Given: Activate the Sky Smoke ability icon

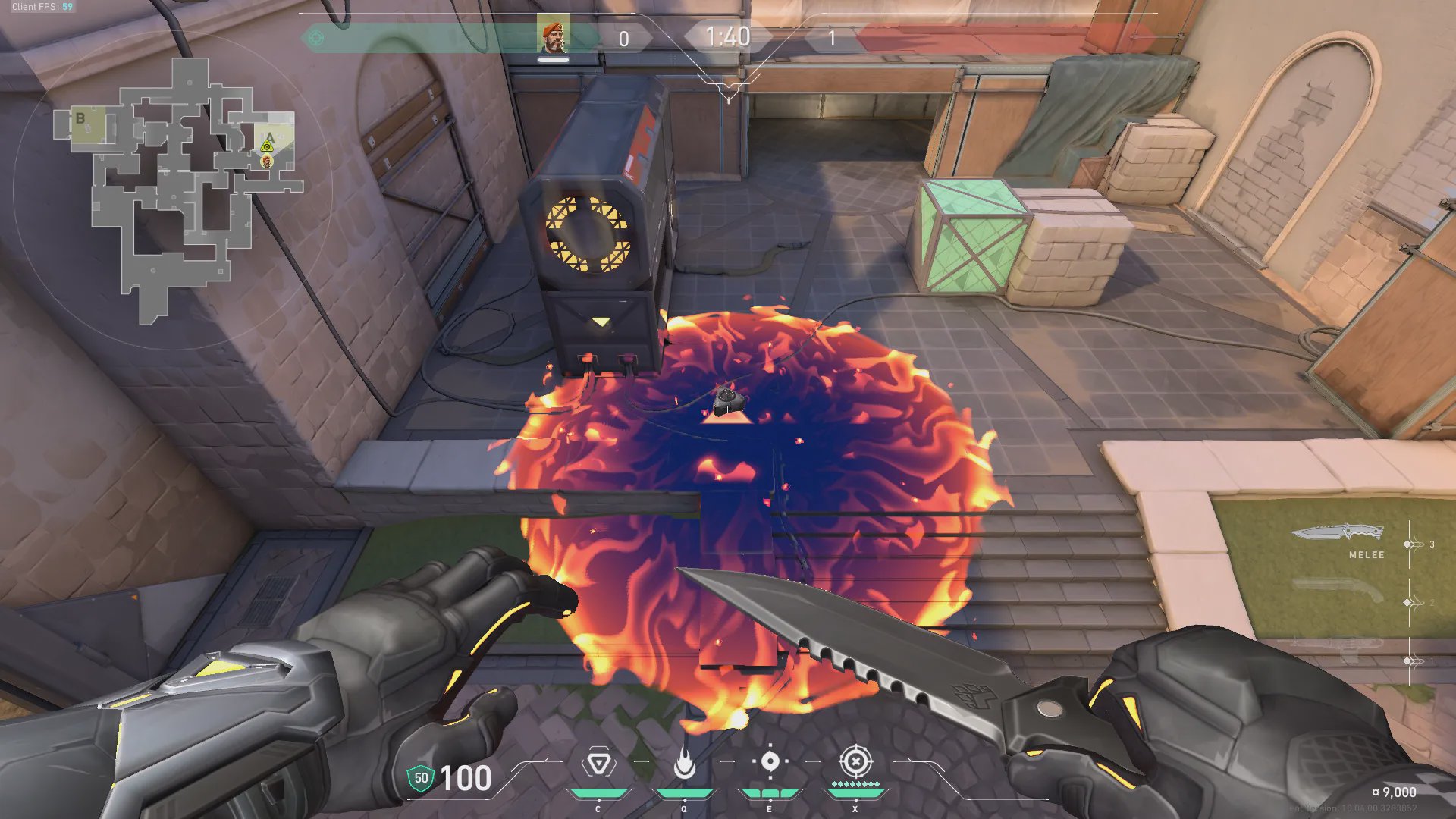Looking at the screenshot, I should 770,761.
